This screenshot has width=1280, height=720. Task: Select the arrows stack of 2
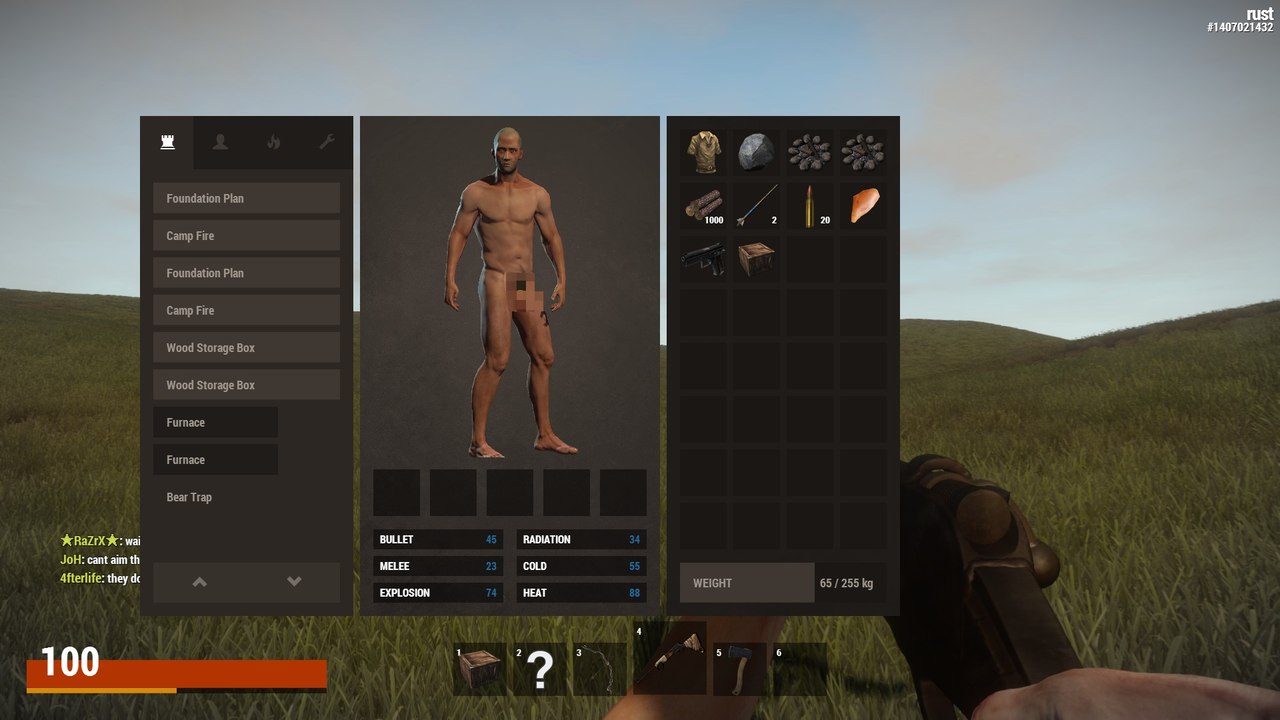pos(756,204)
